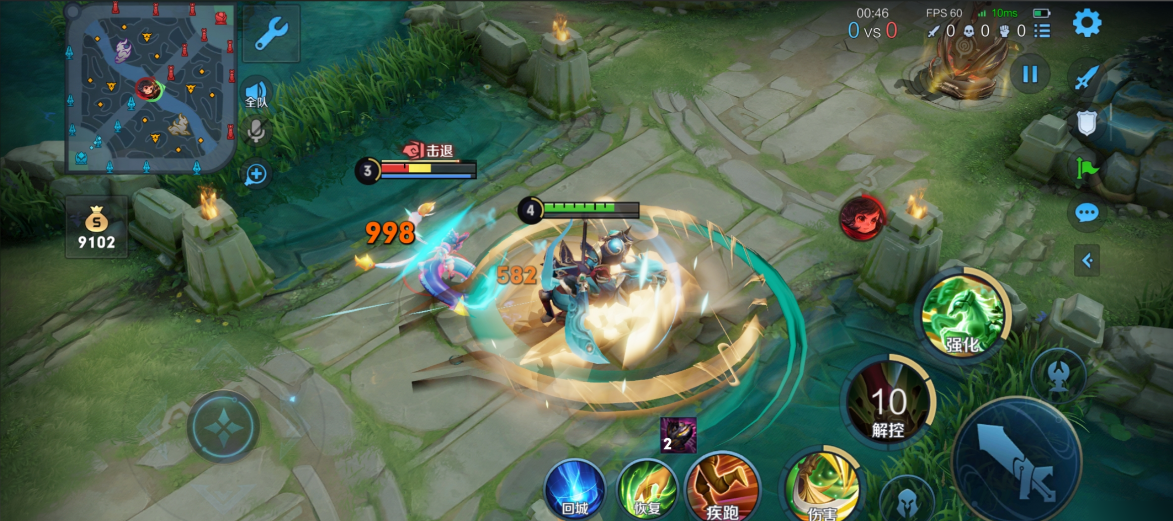Send the green flag rally signal
This screenshot has width=1173, height=521.
click(1087, 168)
